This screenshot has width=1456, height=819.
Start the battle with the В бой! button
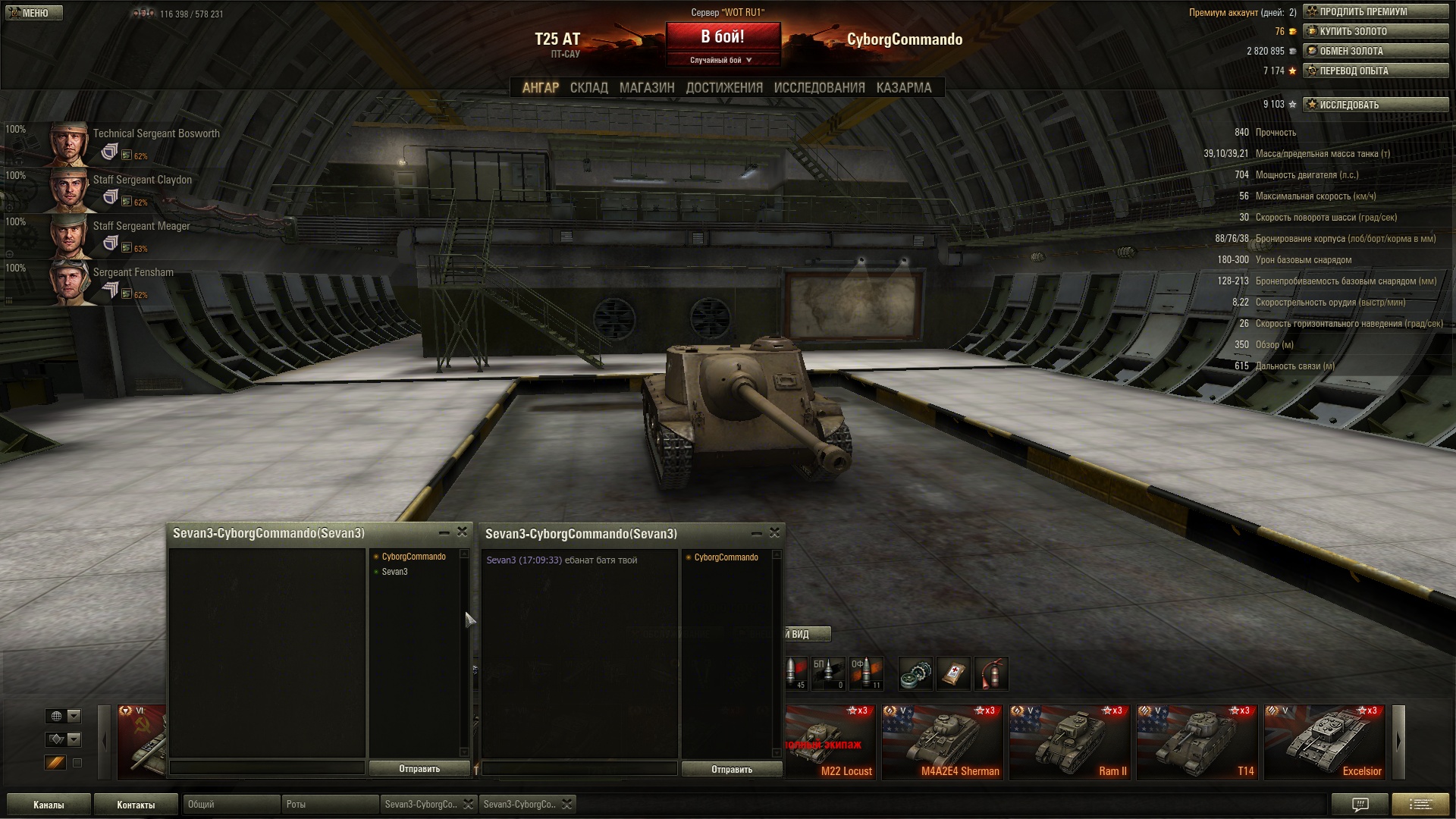click(723, 37)
